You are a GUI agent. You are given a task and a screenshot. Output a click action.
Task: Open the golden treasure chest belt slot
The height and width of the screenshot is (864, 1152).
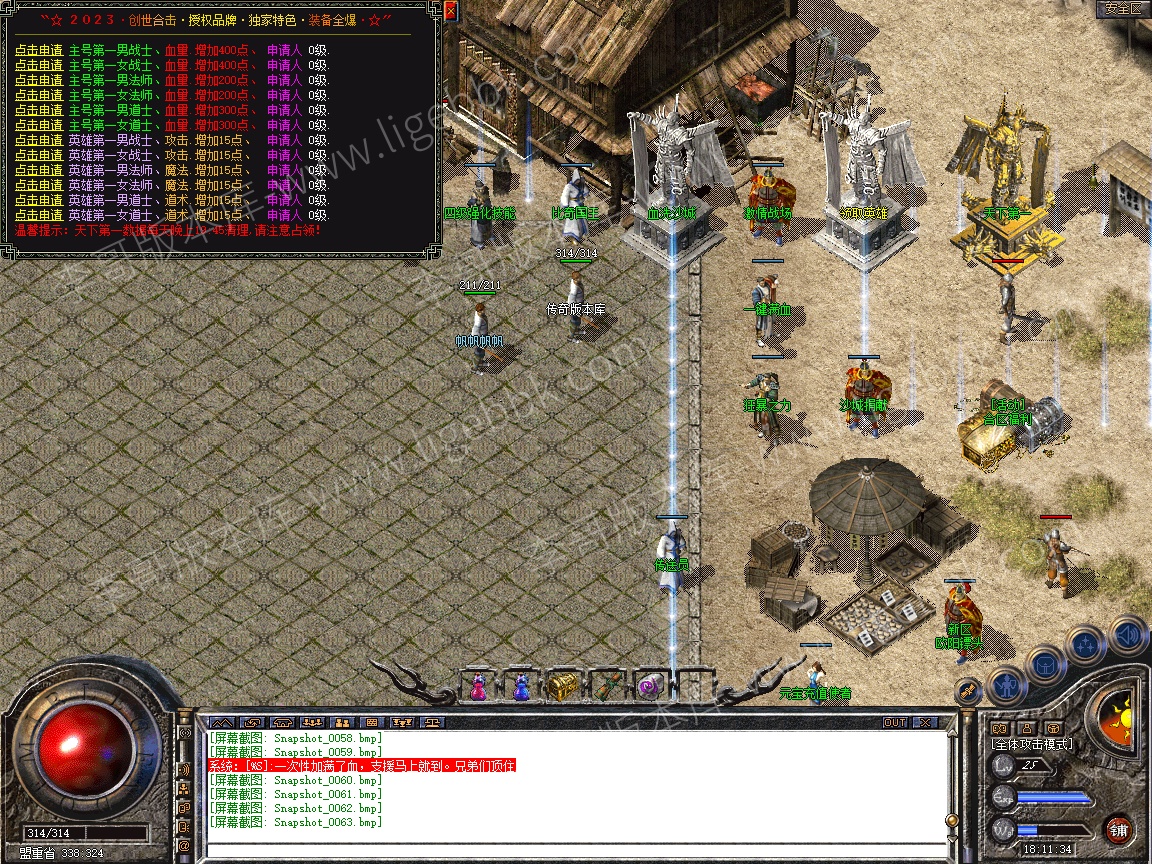(x=563, y=686)
